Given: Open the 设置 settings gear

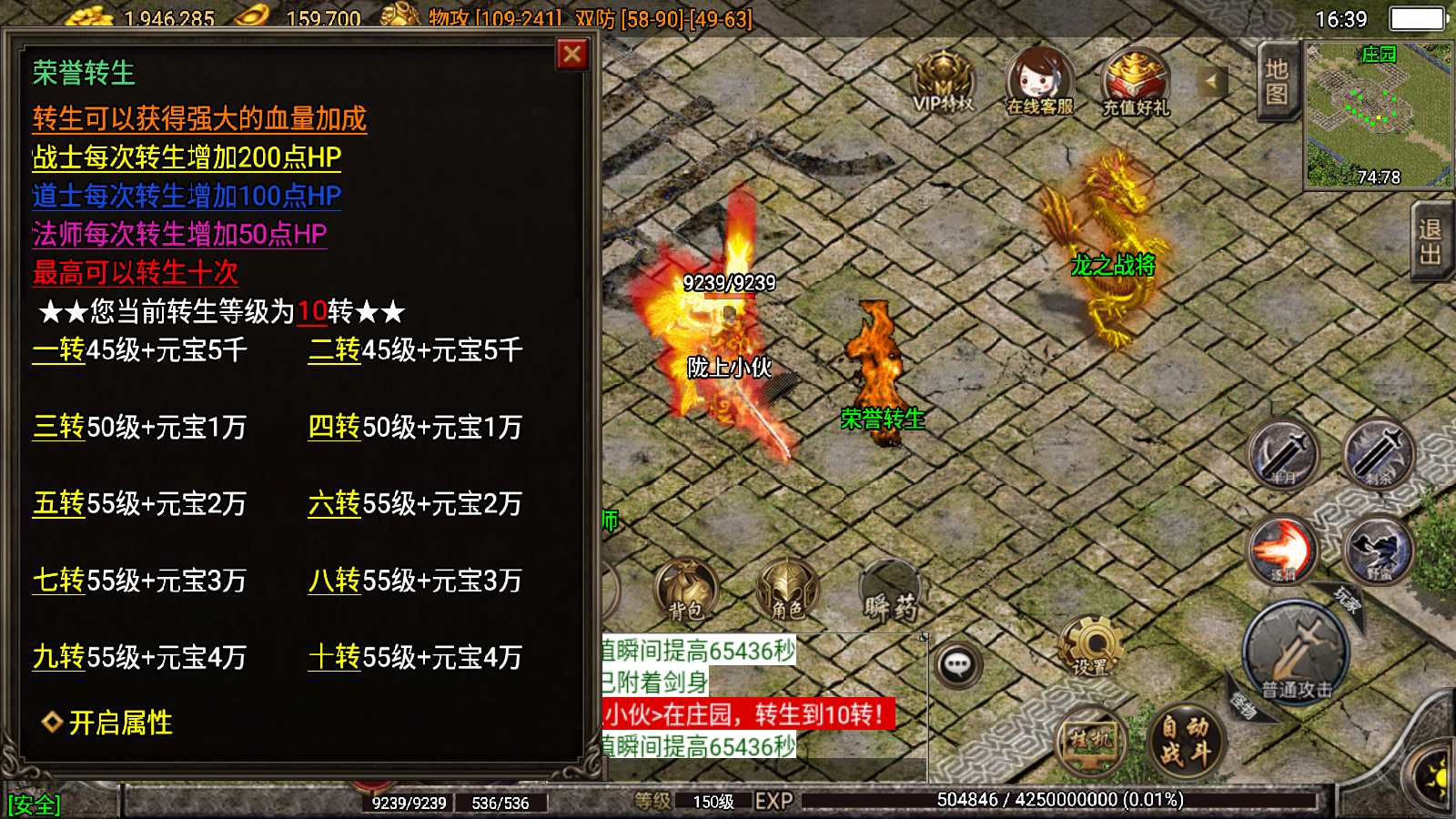Looking at the screenshot, I should 1090,647.
